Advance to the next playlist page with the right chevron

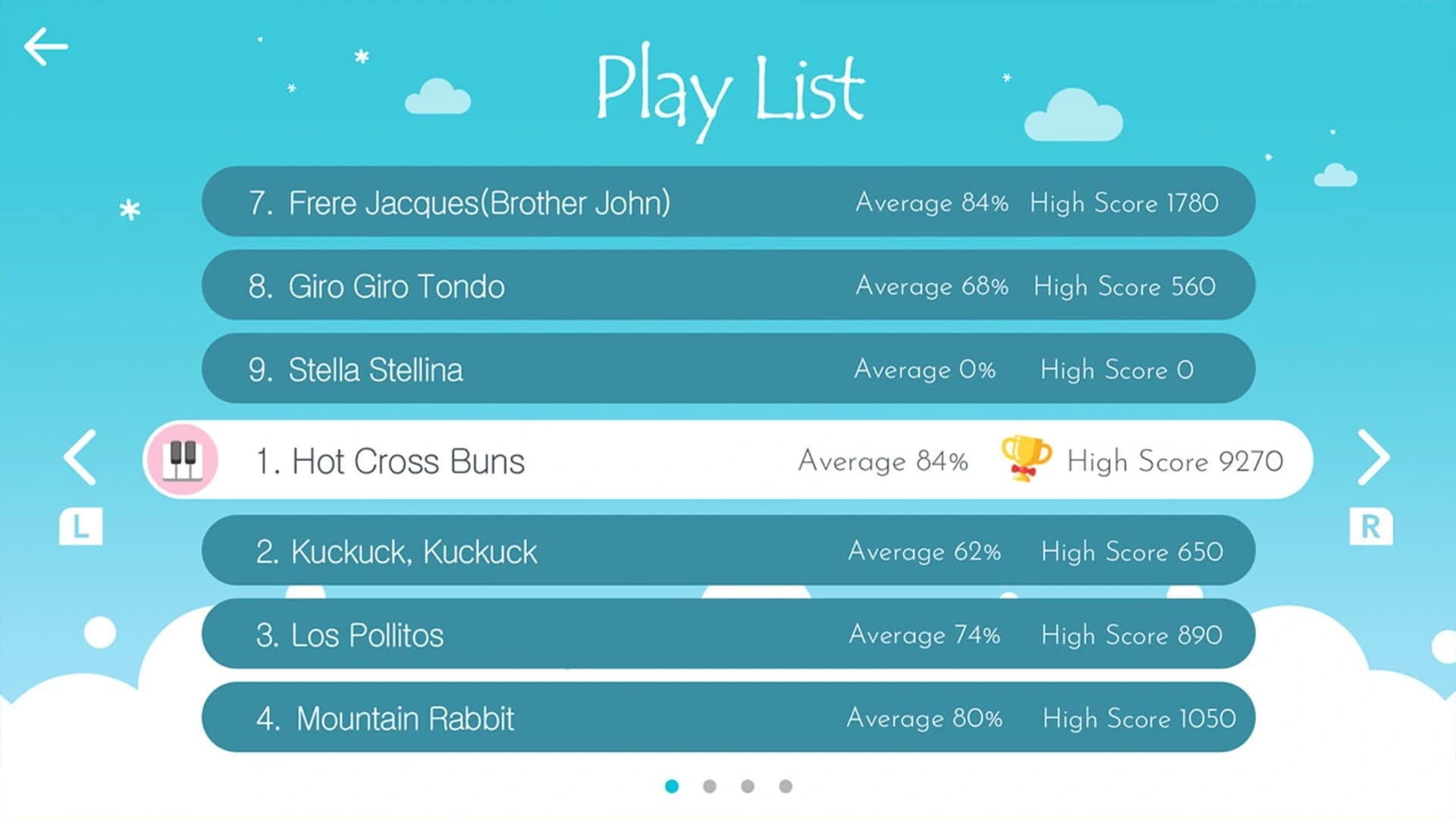point(1374,457)
